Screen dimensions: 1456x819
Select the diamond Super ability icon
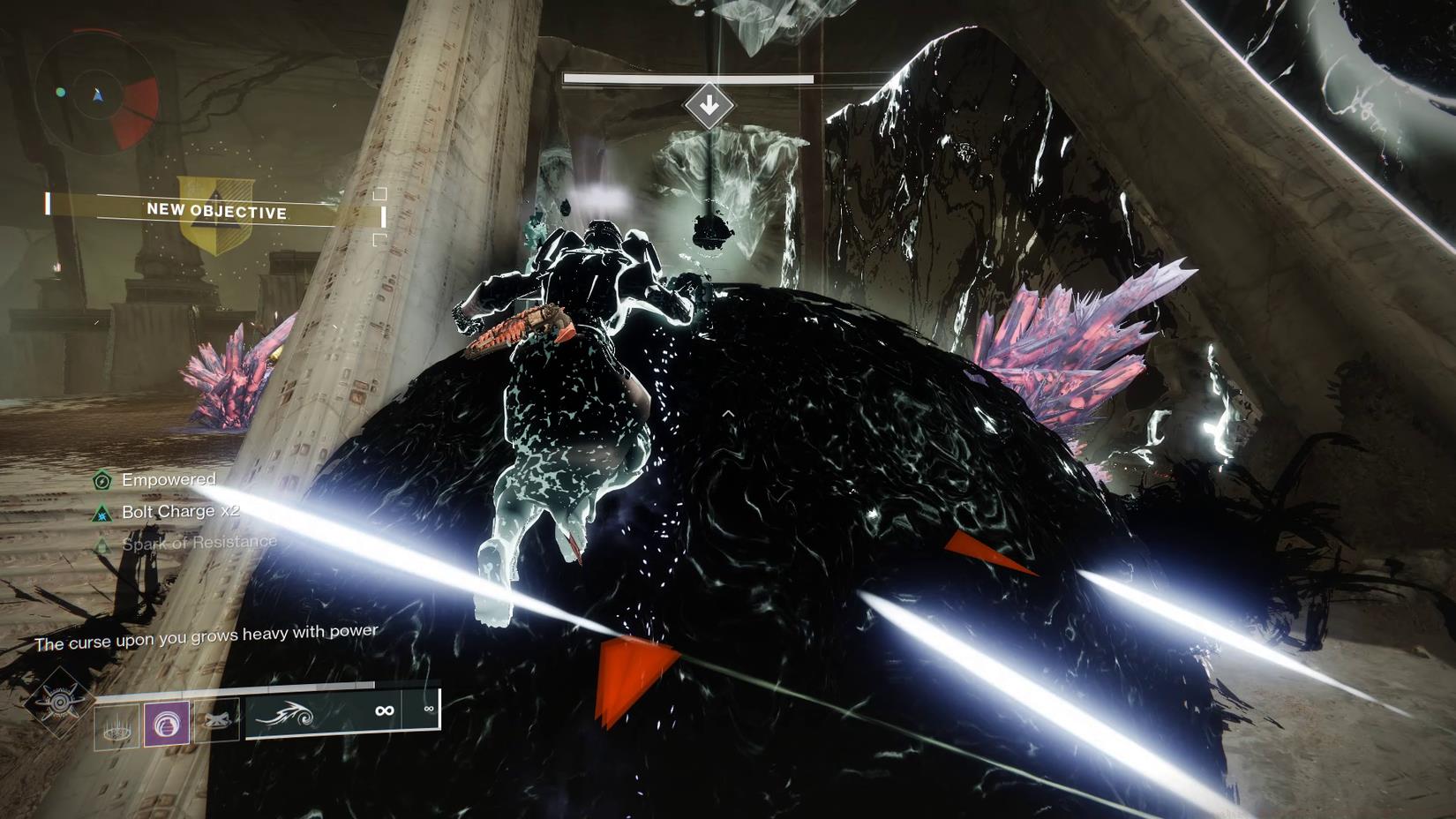(x=62, y=703)
